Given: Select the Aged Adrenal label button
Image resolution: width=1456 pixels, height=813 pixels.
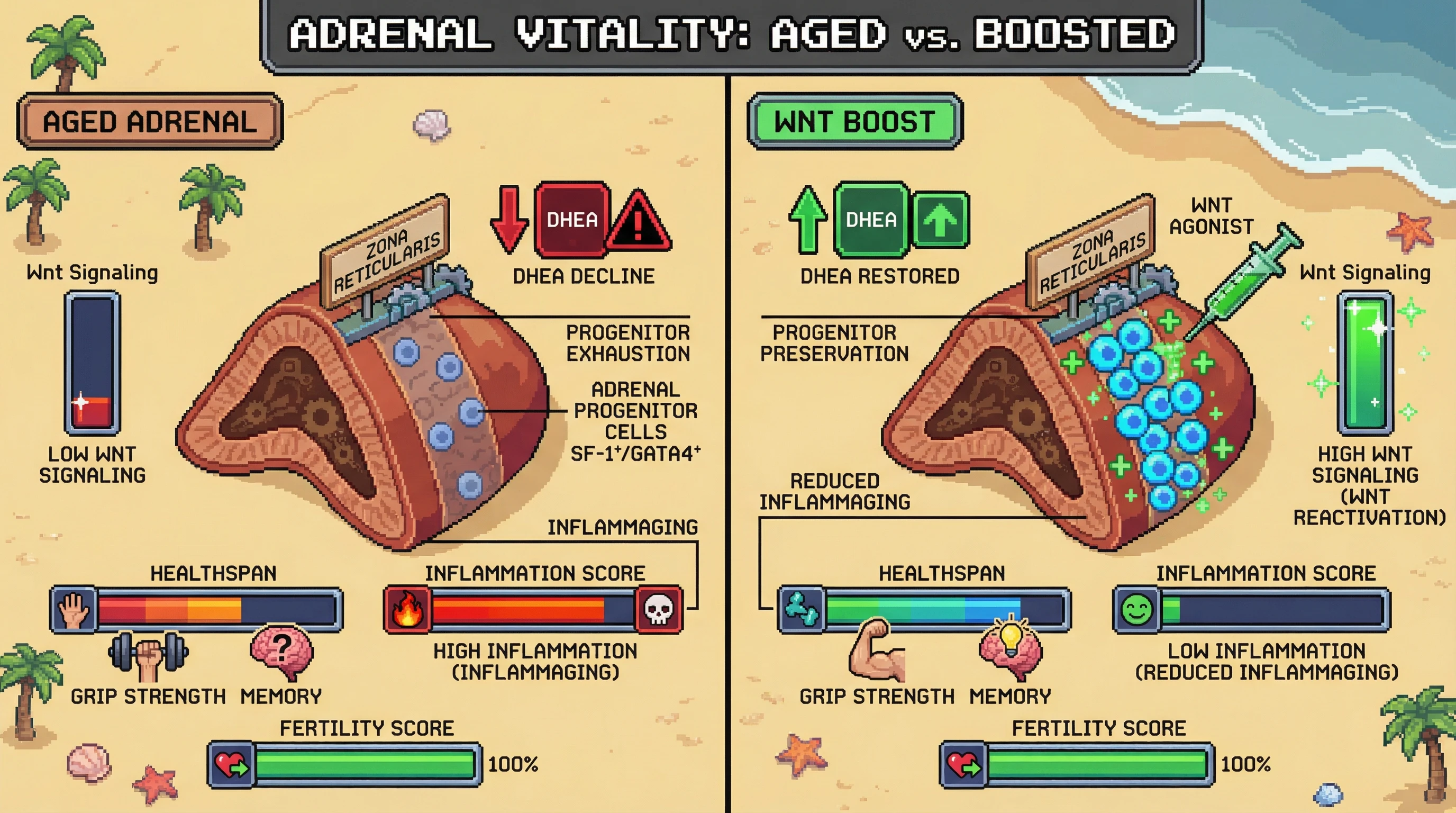Looking at the screenshot, I should click(150, 122).
